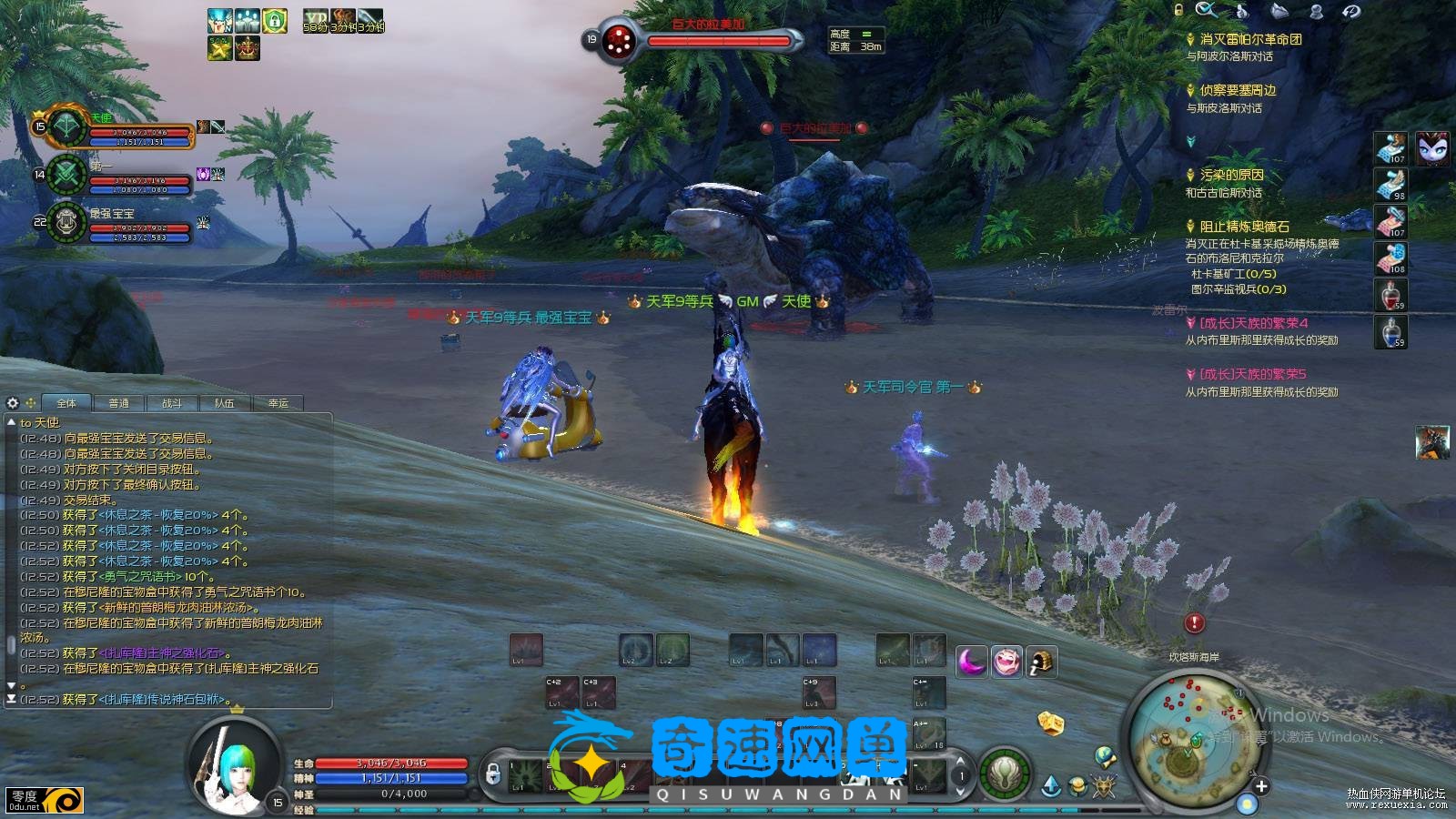
Task: Click the red exclamation alert icon
Action: pos(1194,623)
